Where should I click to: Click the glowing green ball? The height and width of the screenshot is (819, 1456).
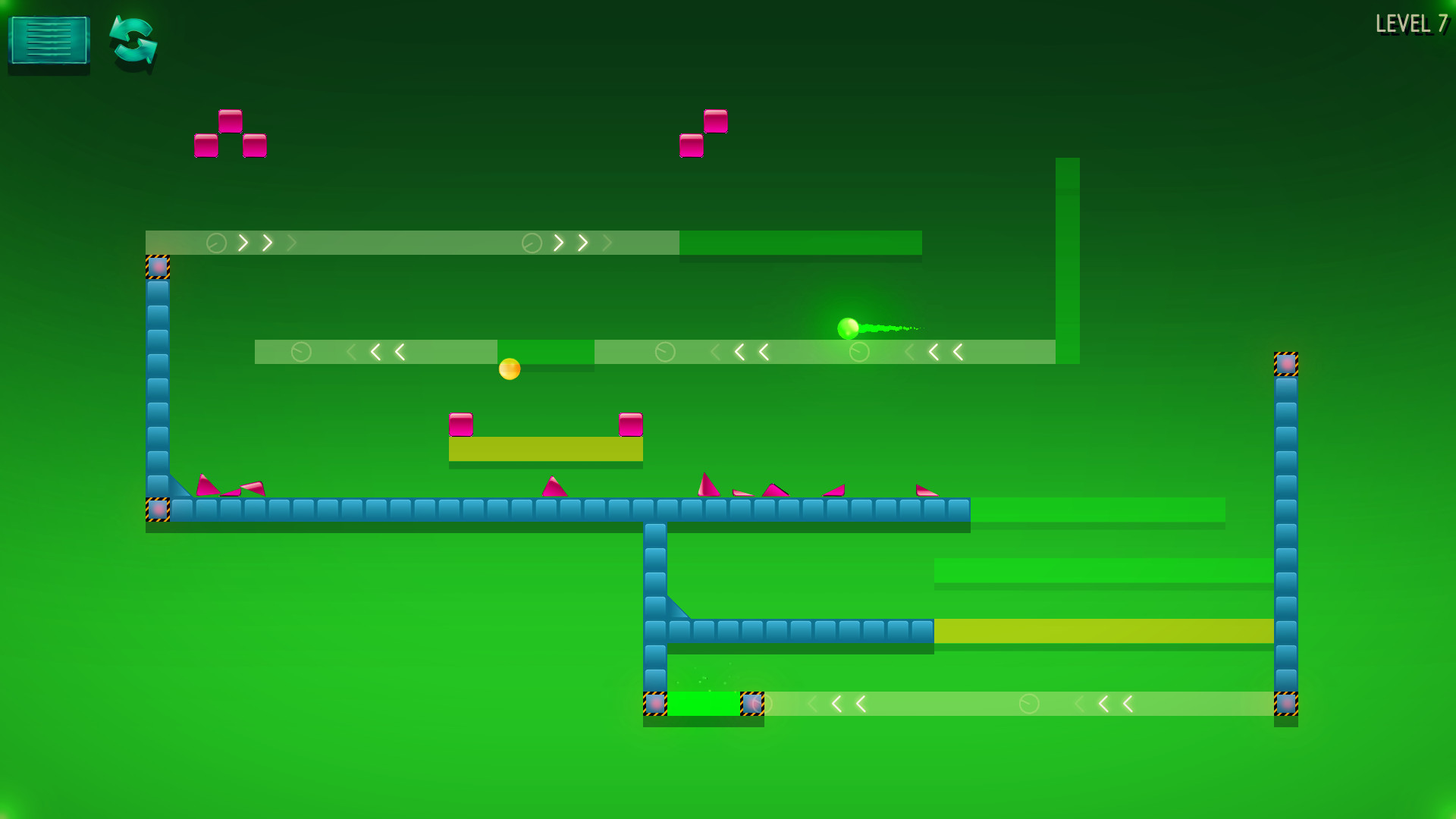848,328
